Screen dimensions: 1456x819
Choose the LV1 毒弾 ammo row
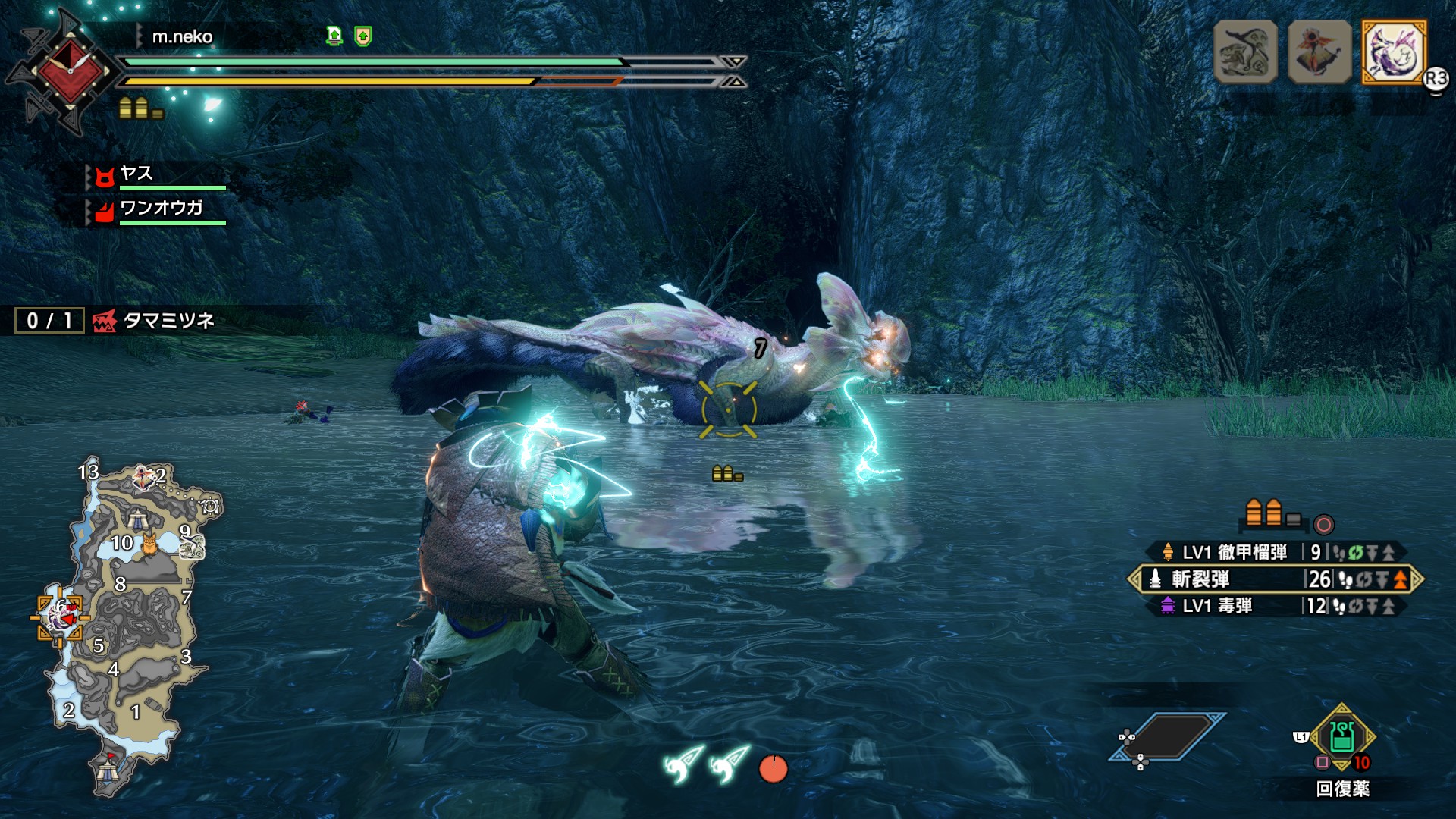(1274, 606)
